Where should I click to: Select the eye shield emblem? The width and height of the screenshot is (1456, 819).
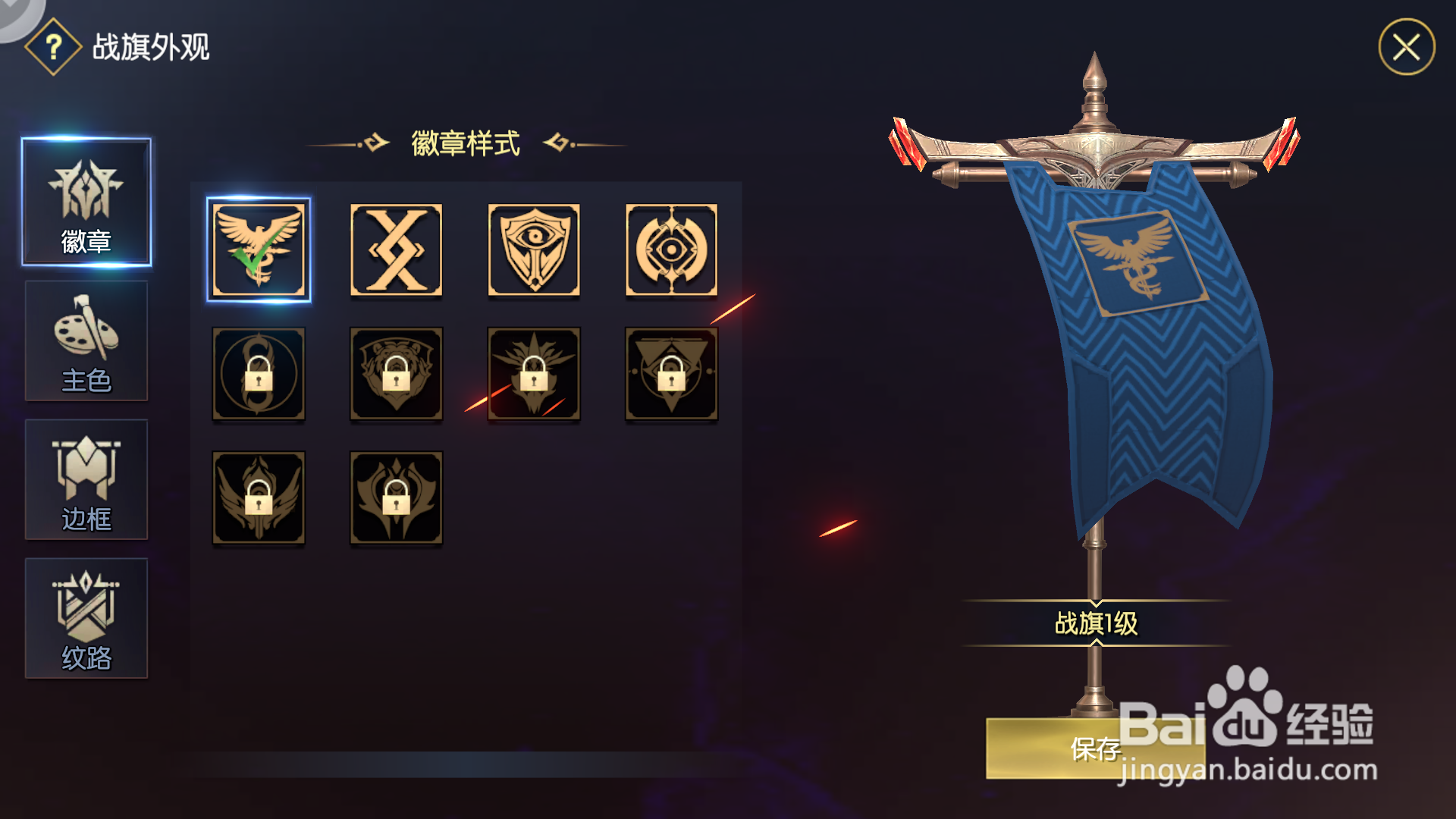534,250
